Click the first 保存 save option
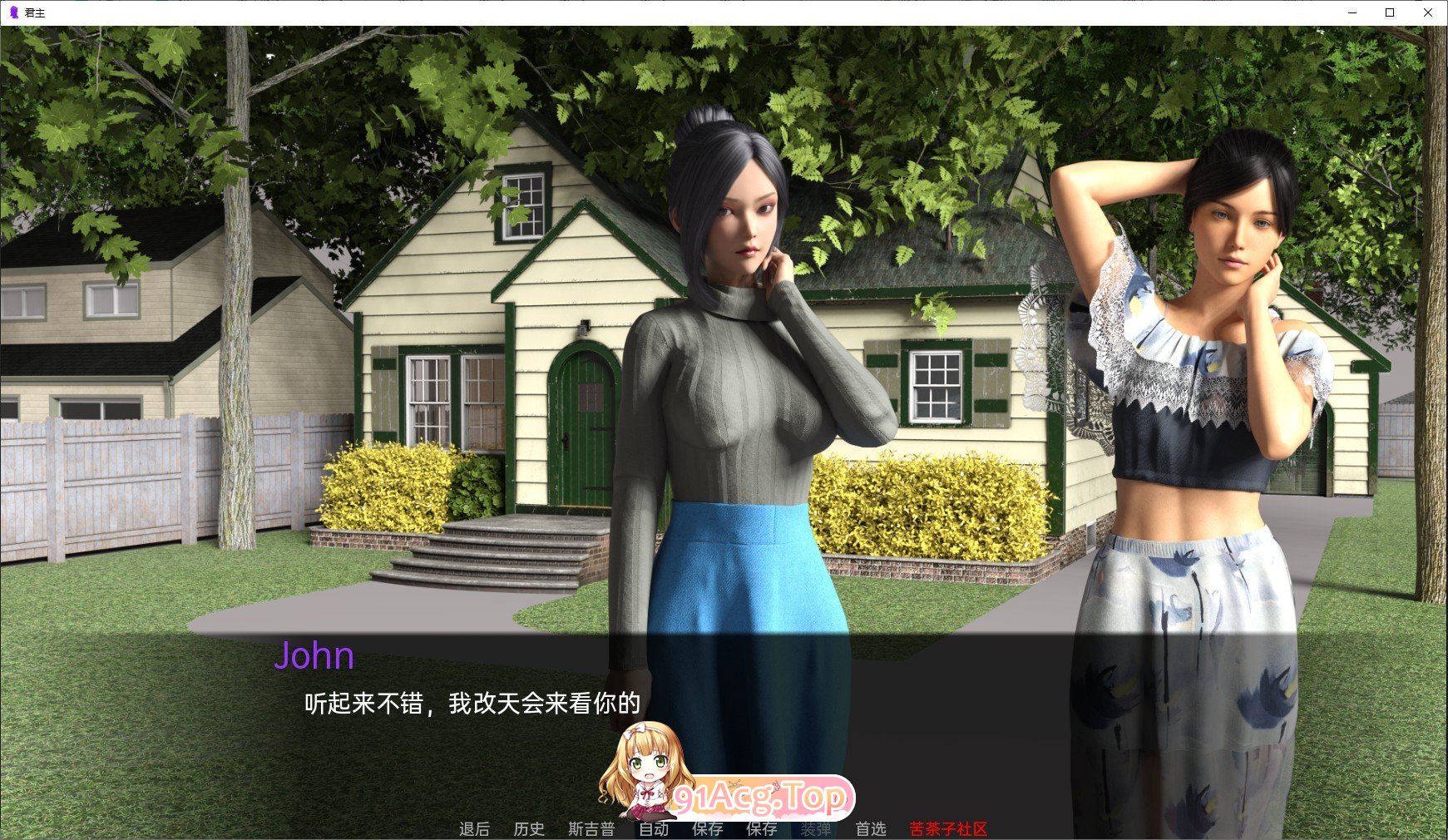 [x=708, y=828]
